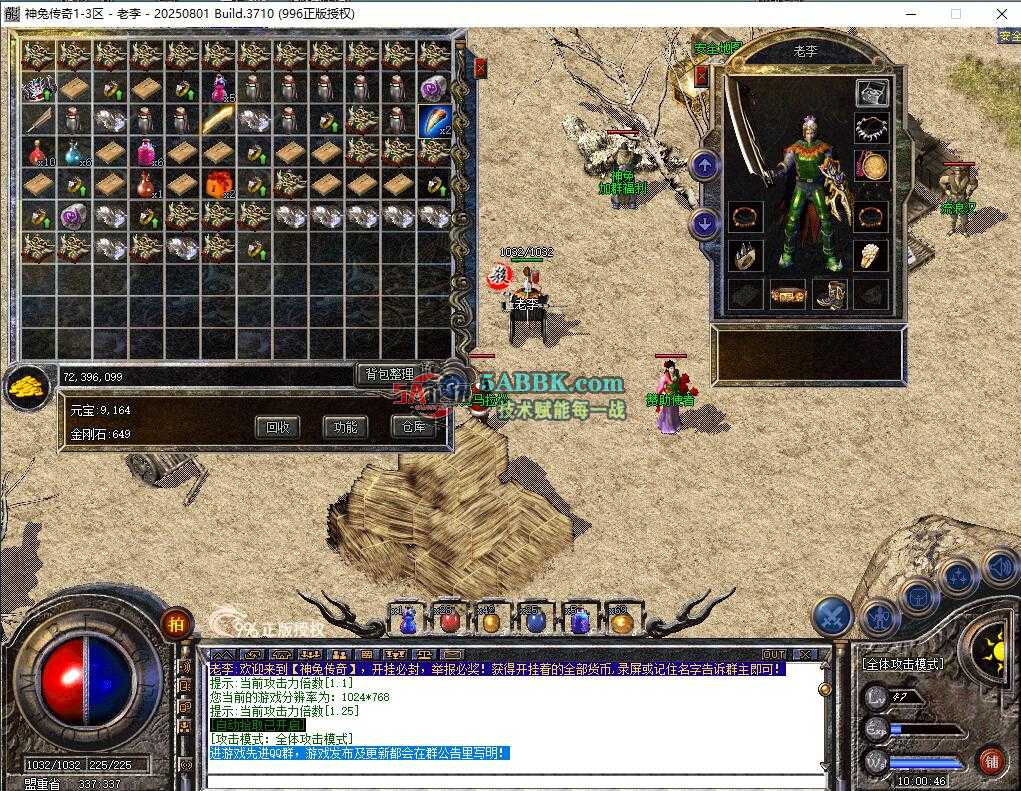Click the chat OUT button
The width and height of the screenshot is (1021, 791).
pyautogui.click(x=775, y=655)
